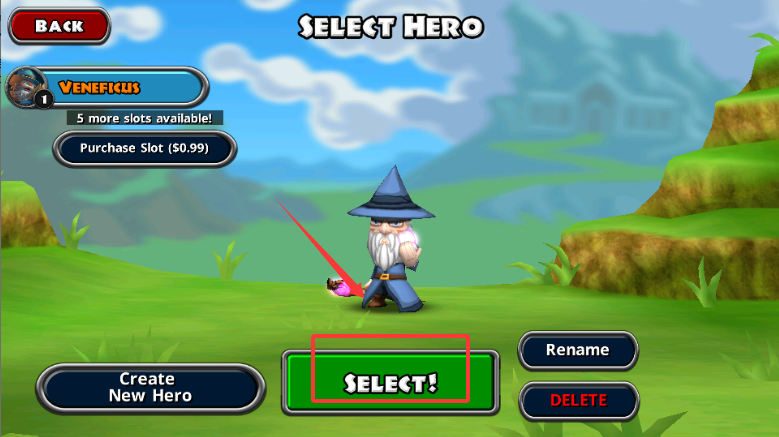Create a new hero
The image size is (779, 437).
[147, 387]
